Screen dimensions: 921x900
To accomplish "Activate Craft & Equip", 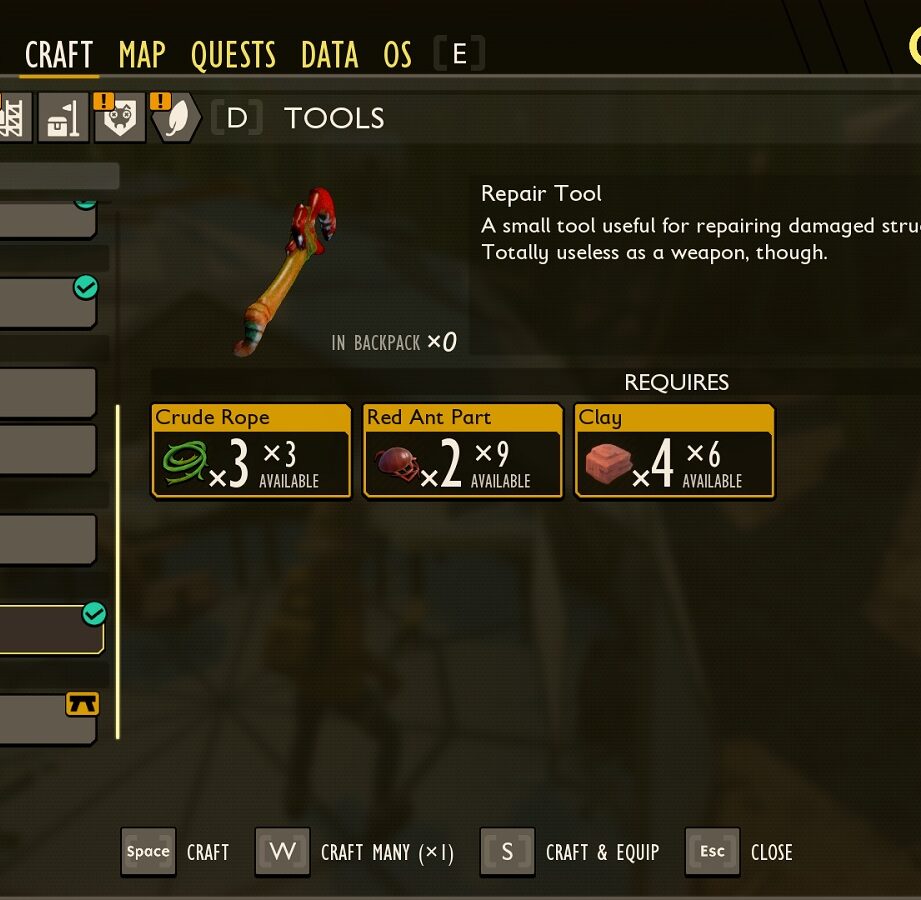I will click(570, 852).
